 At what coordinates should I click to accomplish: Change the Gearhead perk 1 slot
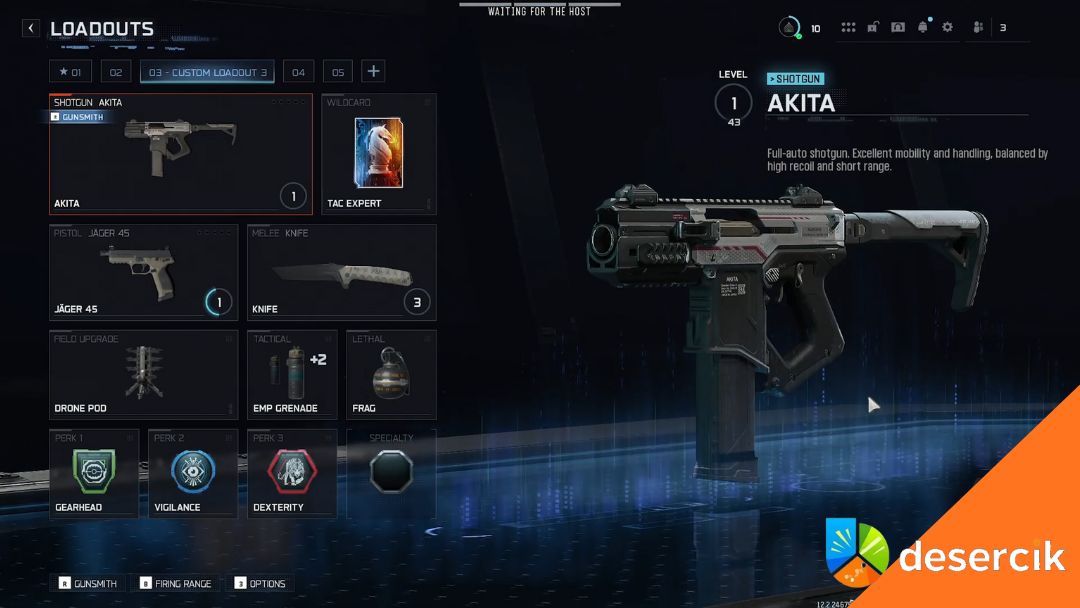pos(93,473)
